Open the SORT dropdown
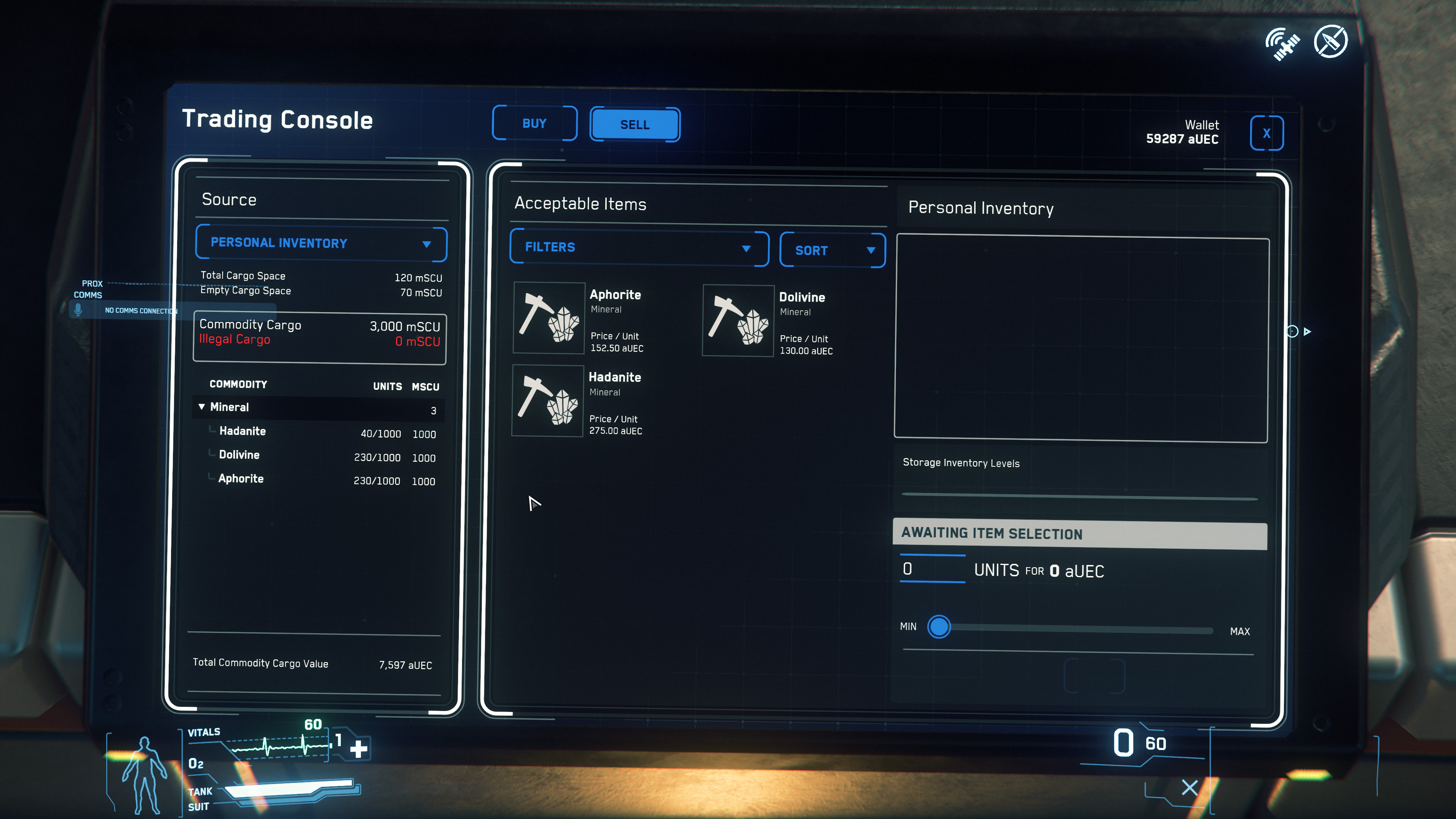The image size is (1456, 819). click(832, 250)
